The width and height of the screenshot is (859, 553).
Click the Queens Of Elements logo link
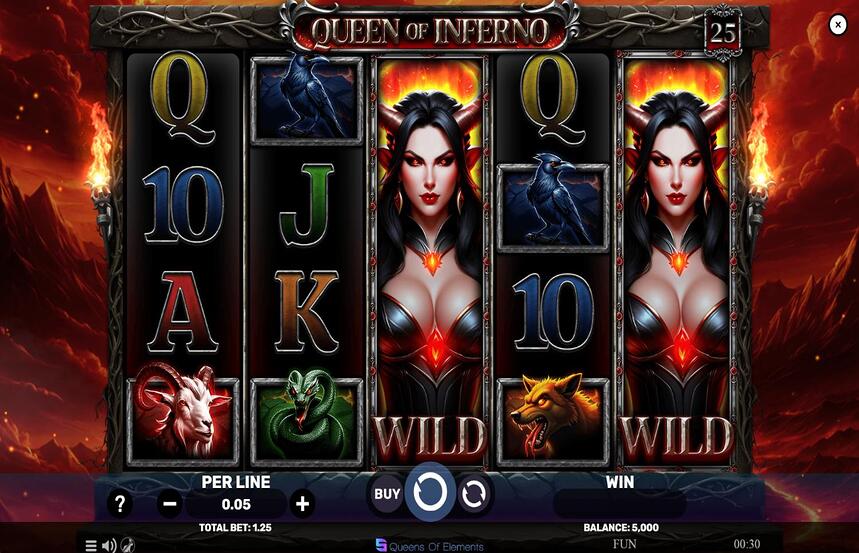(430, 546)
